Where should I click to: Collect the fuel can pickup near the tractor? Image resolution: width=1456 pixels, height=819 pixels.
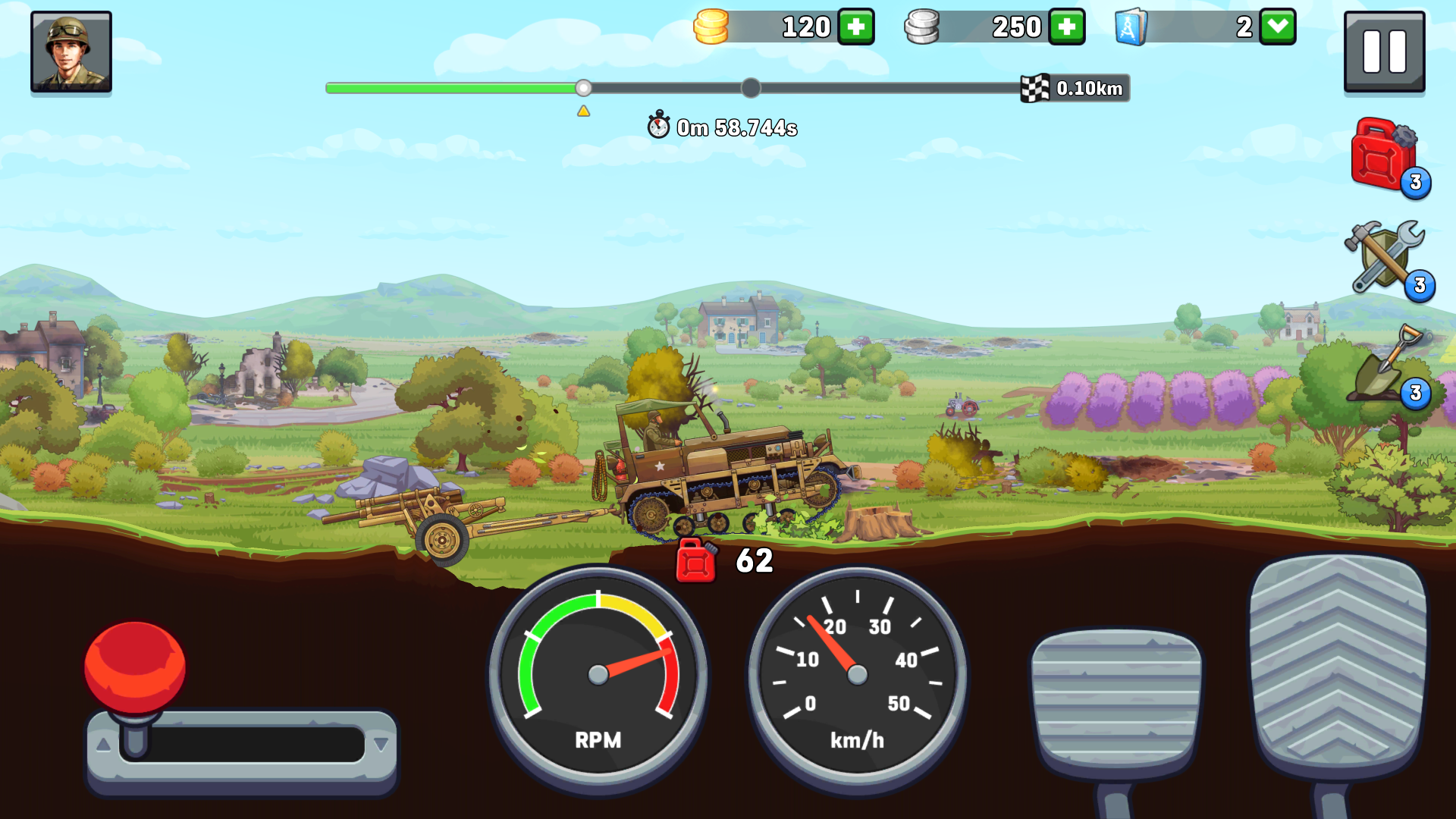click(695, 561)
